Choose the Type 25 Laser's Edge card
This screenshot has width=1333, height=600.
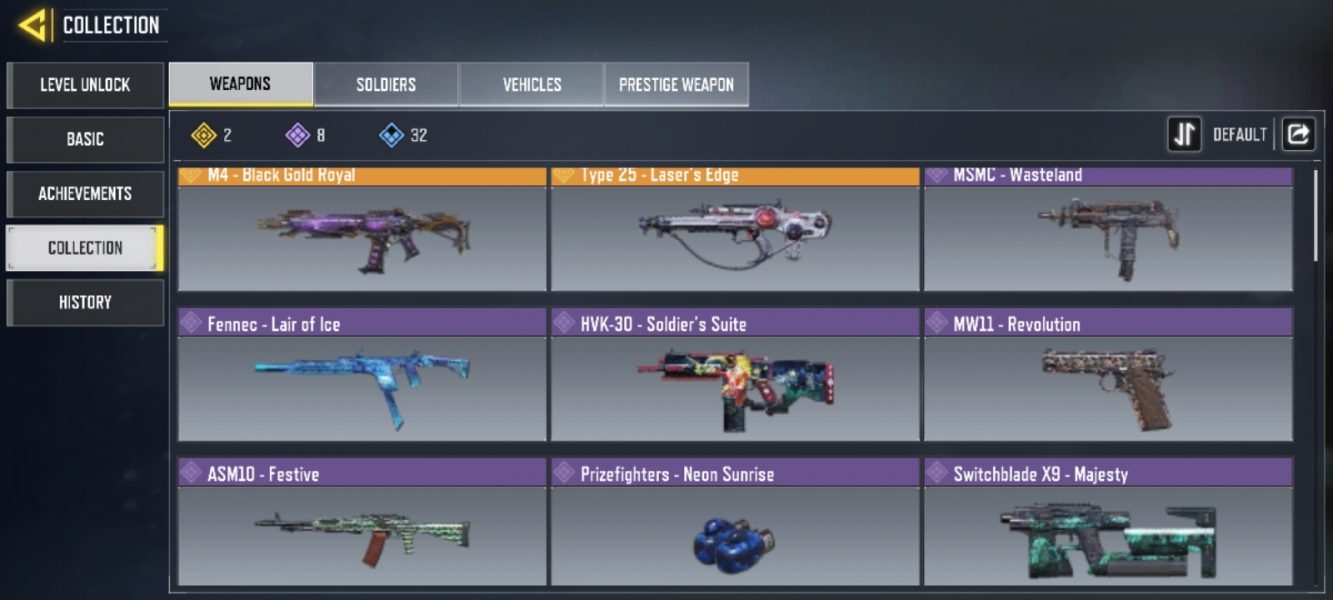point(735,231)
